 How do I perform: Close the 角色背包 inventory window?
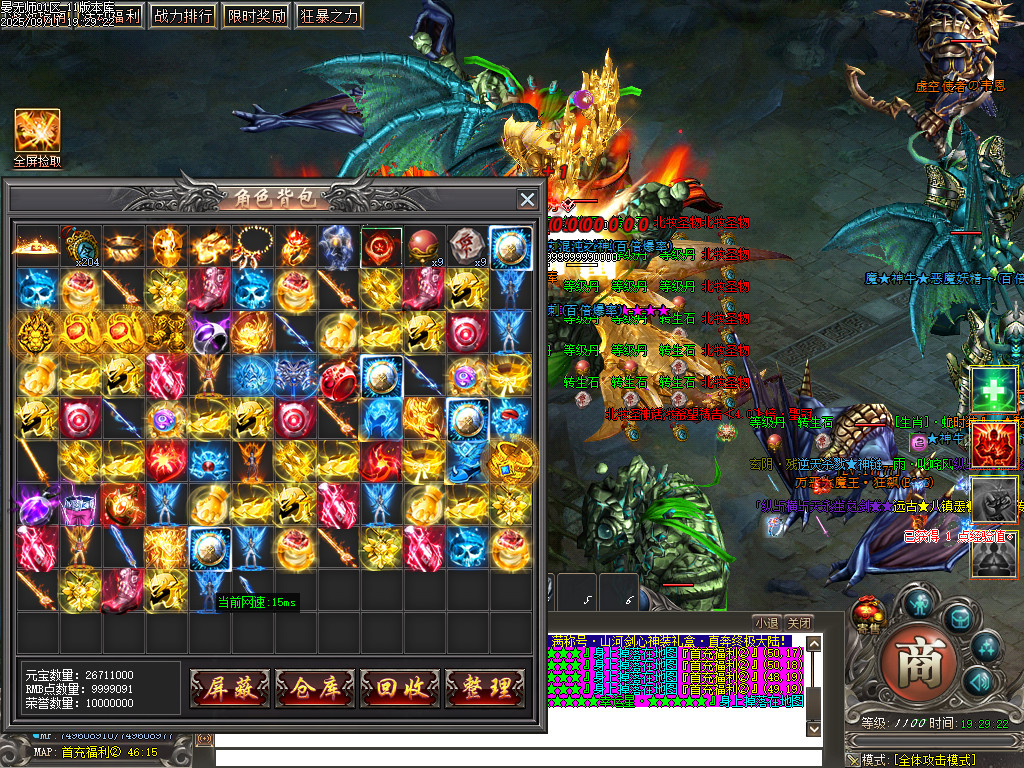(x=527, y=199)
